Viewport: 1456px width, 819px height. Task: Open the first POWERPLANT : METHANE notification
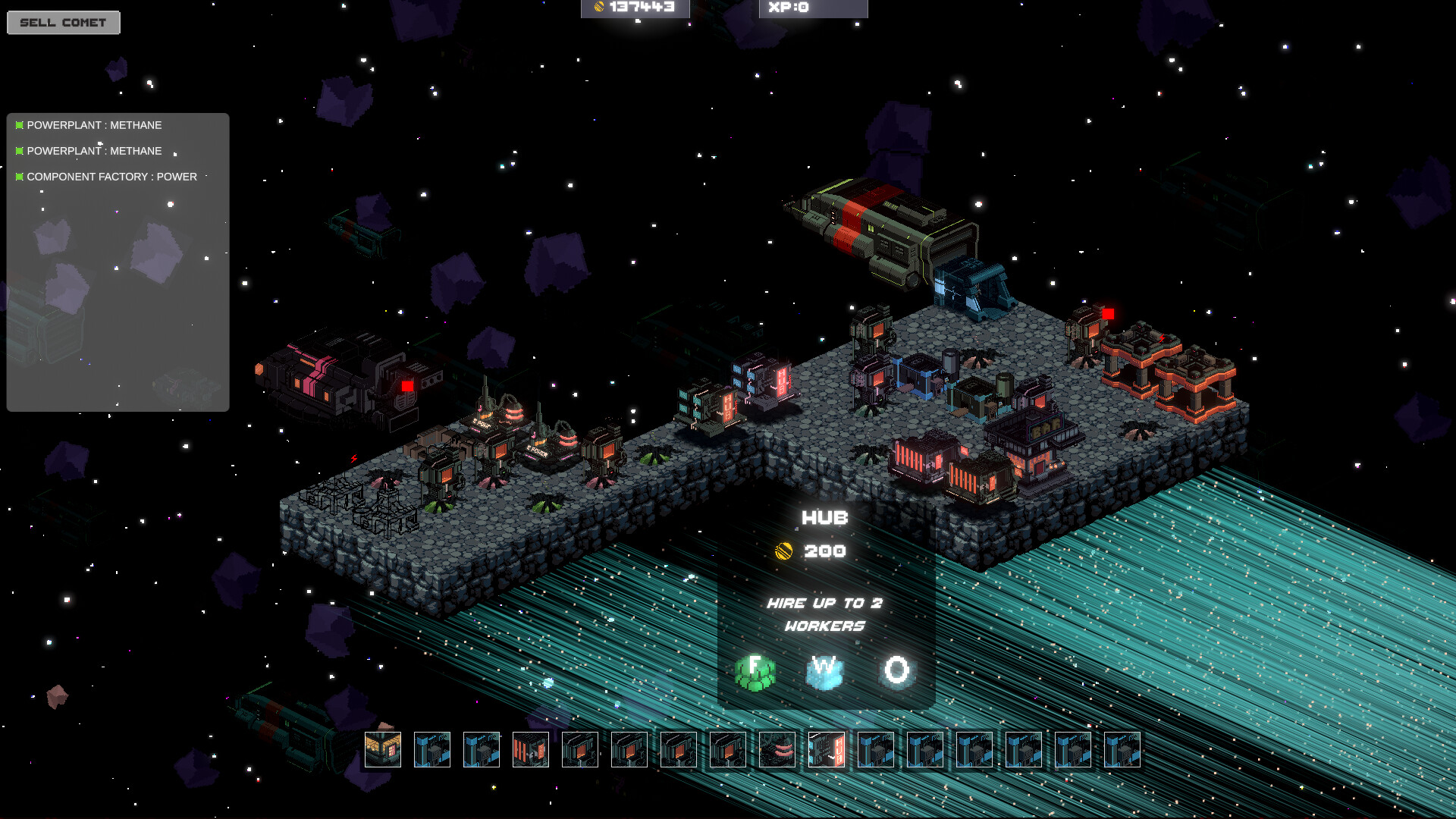click(94, 125)
